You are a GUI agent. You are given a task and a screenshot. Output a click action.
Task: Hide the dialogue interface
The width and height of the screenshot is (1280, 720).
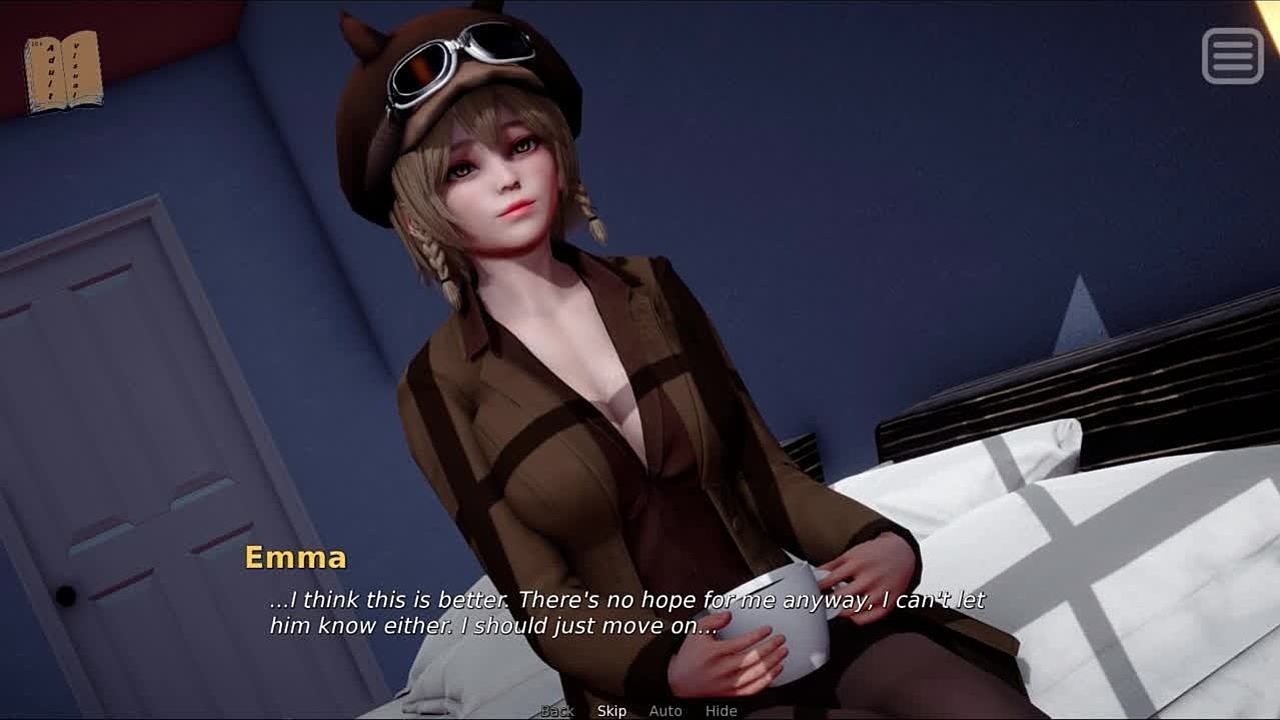(x=721, y=711)
